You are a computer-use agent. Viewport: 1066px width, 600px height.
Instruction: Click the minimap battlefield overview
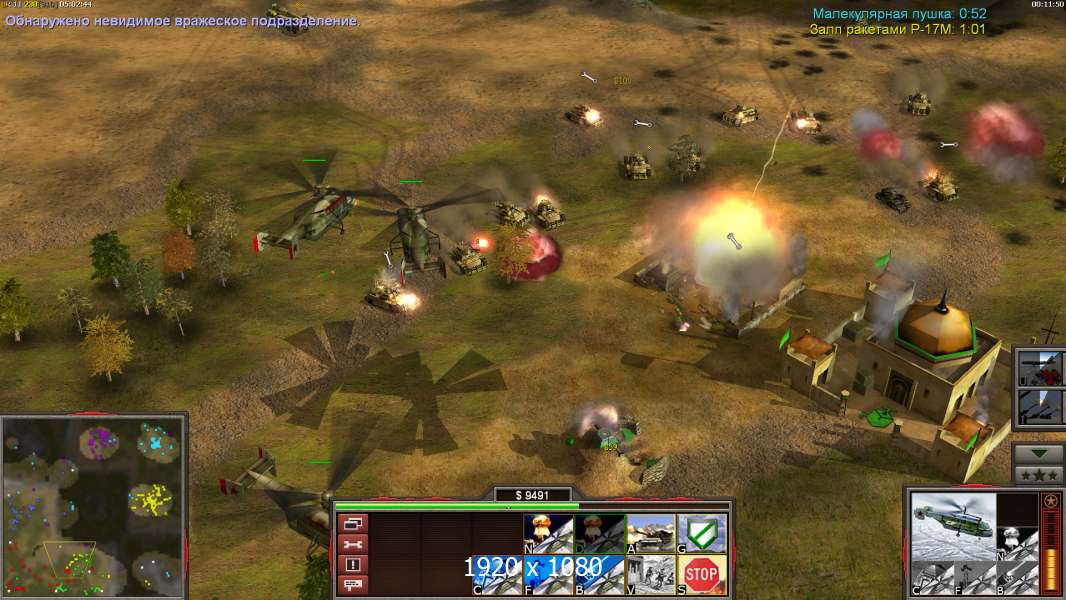(93, 505)
